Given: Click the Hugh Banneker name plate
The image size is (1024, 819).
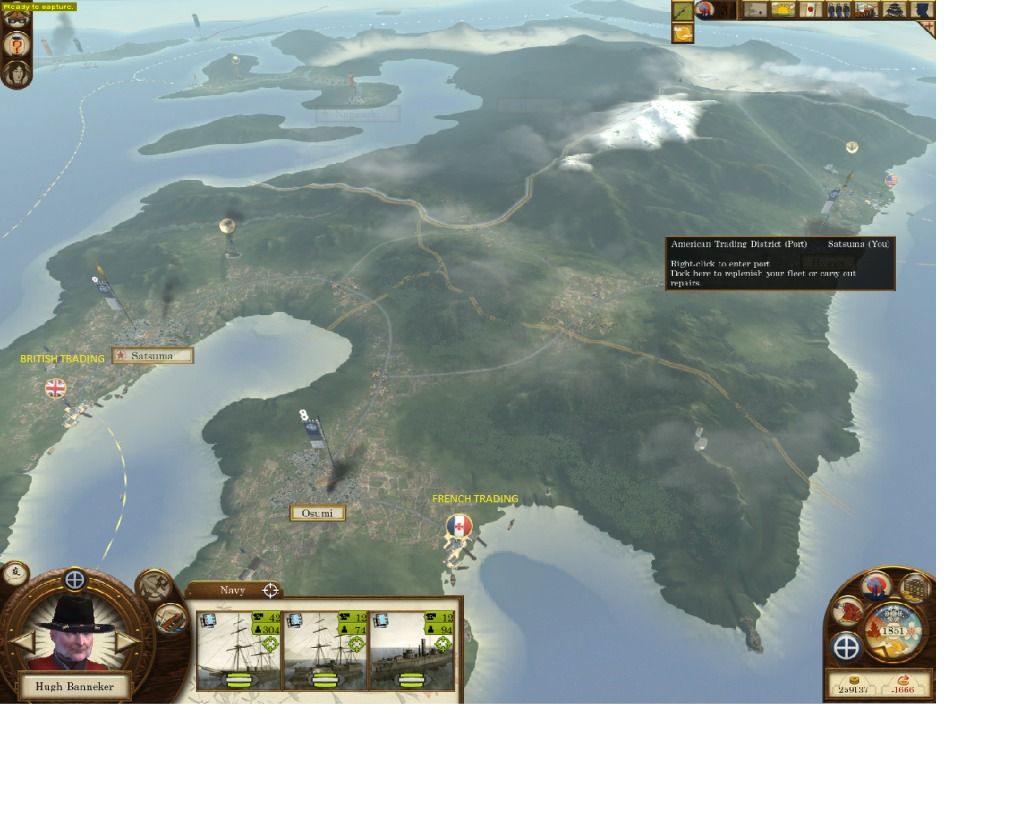Looking at the screenshot, I should click(x=74, y=686).
